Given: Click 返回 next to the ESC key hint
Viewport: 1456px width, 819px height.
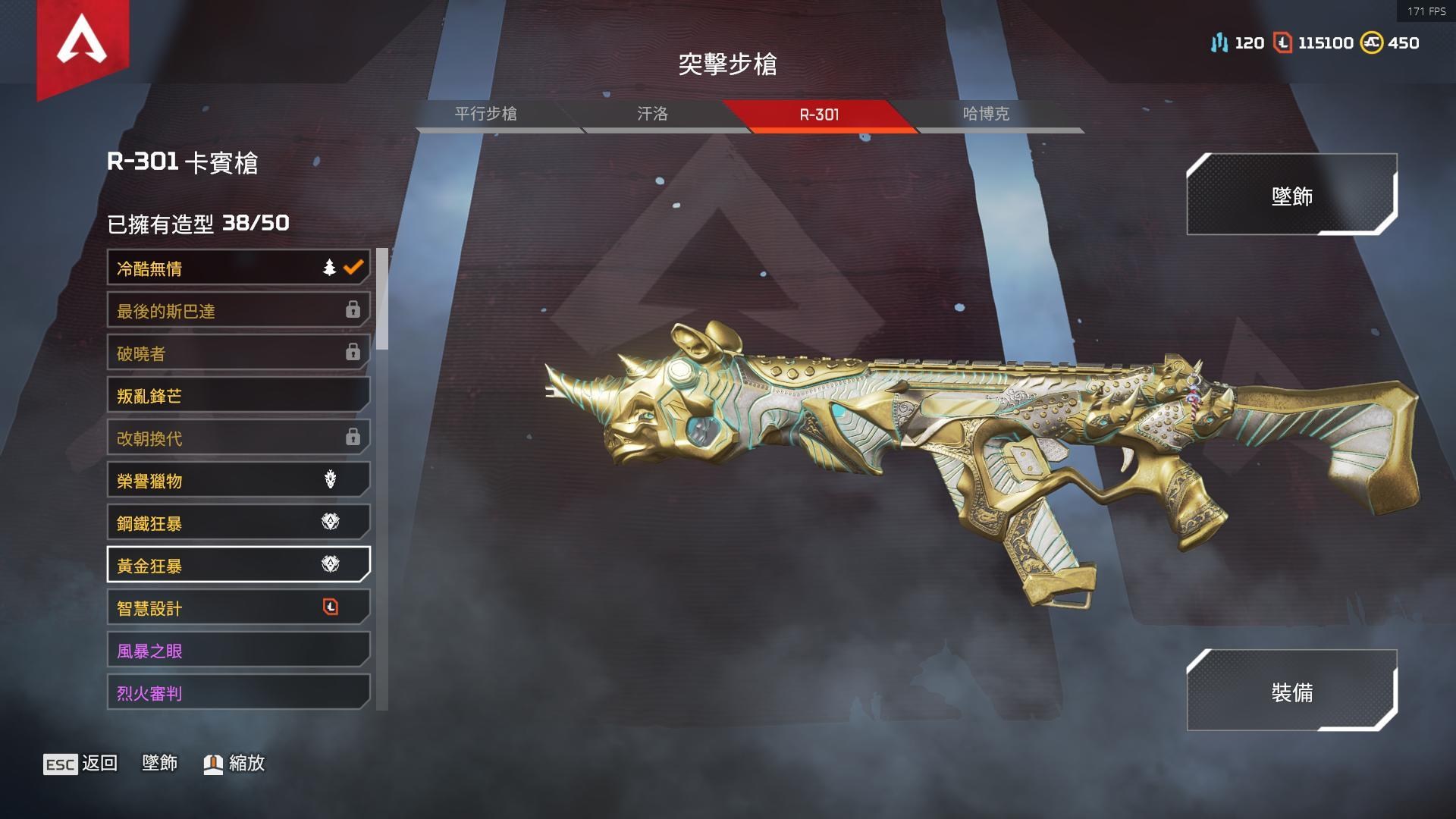Looking at the screenshot, I should pyautogui.click(x=100, y=764).
